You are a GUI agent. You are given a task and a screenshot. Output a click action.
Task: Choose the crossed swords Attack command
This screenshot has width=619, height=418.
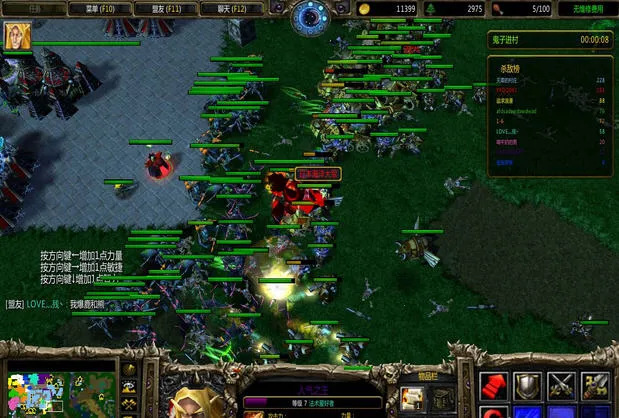tap(562, 386)
